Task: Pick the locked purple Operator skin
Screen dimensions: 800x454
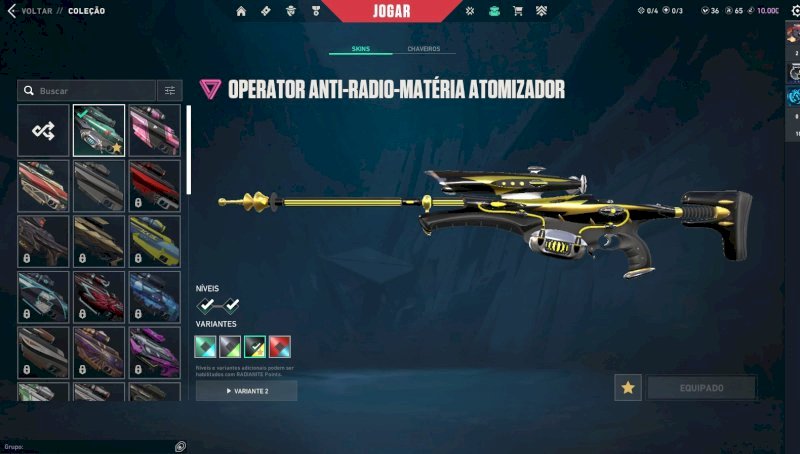Action: pyautogui.click(x=155, y=352)
